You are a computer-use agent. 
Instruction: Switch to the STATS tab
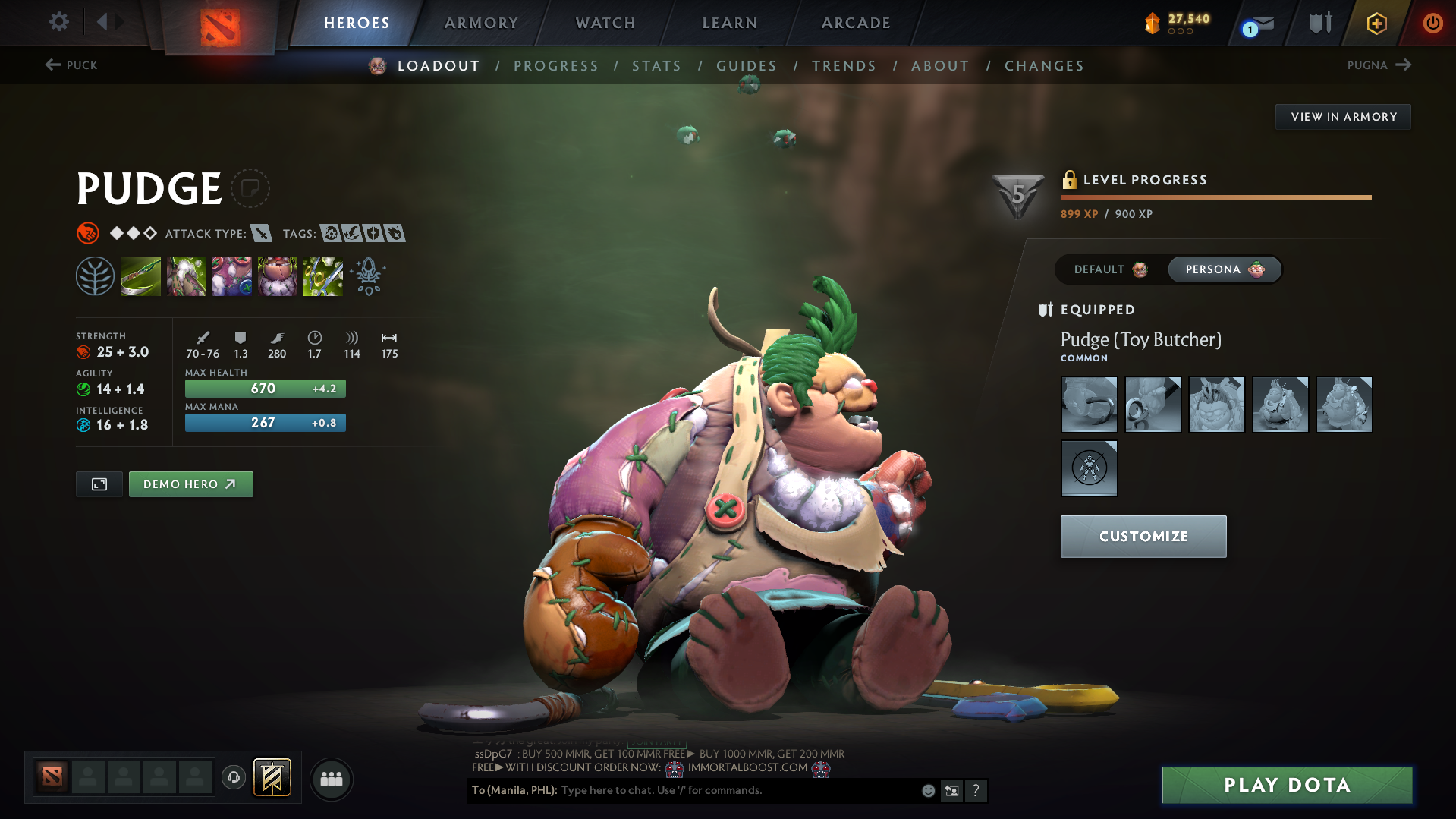click(x=656, y=66)
